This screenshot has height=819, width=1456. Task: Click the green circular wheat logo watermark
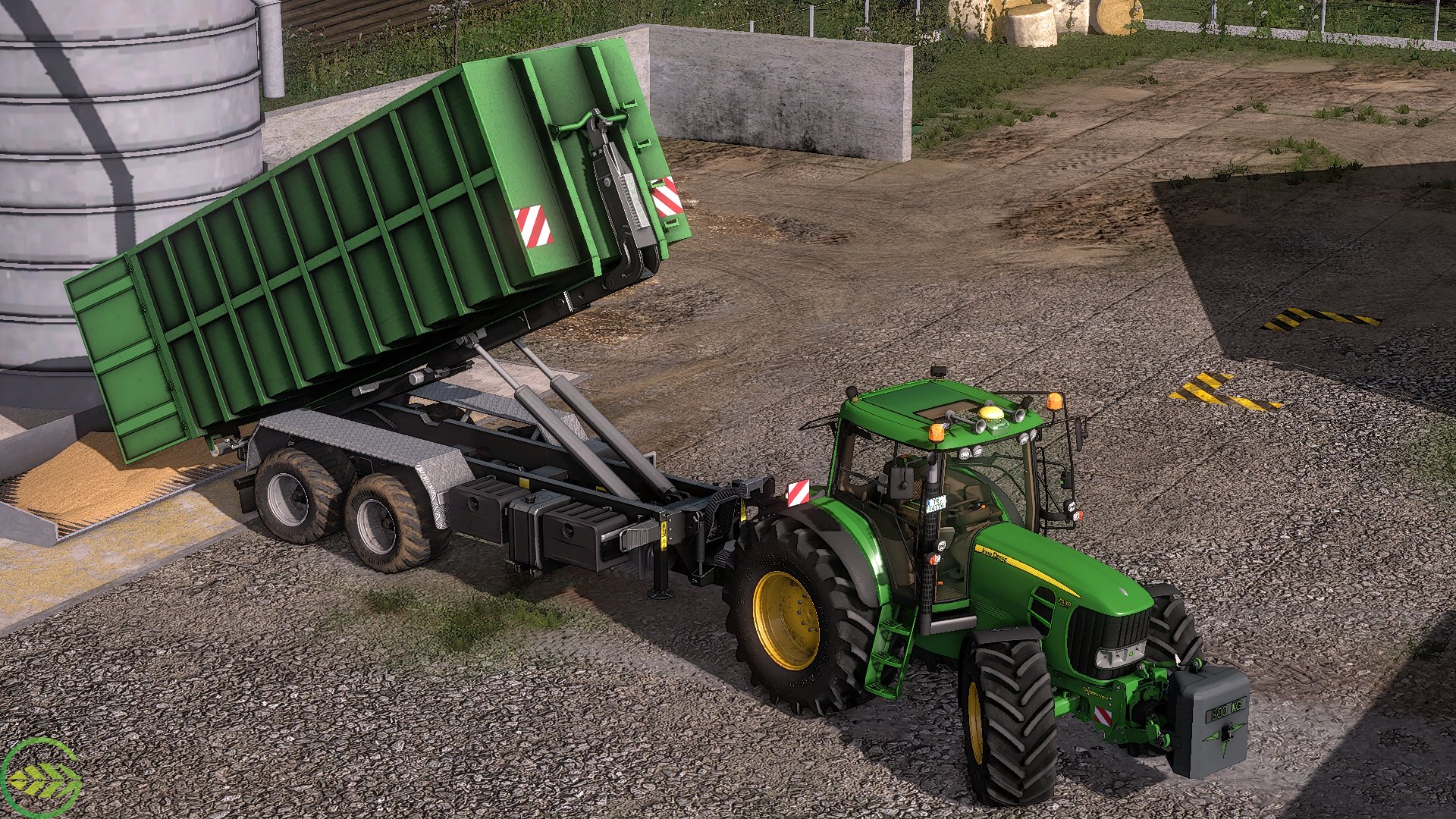pyautogui.click(x=41, y=779)
